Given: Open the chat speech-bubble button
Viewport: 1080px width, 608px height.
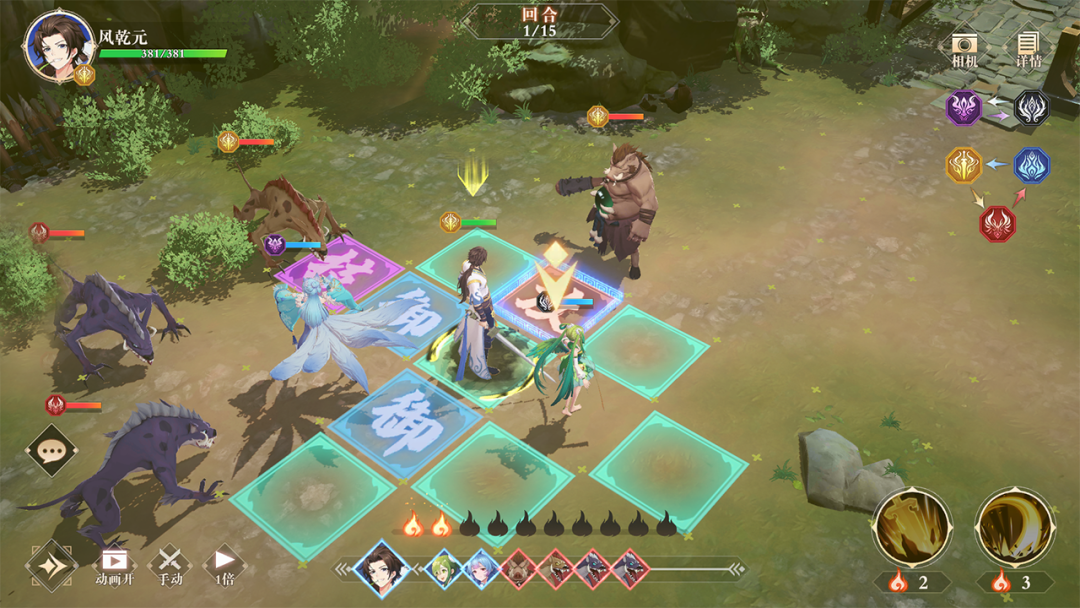Looking at the screenshot, I should pos(51,451).
